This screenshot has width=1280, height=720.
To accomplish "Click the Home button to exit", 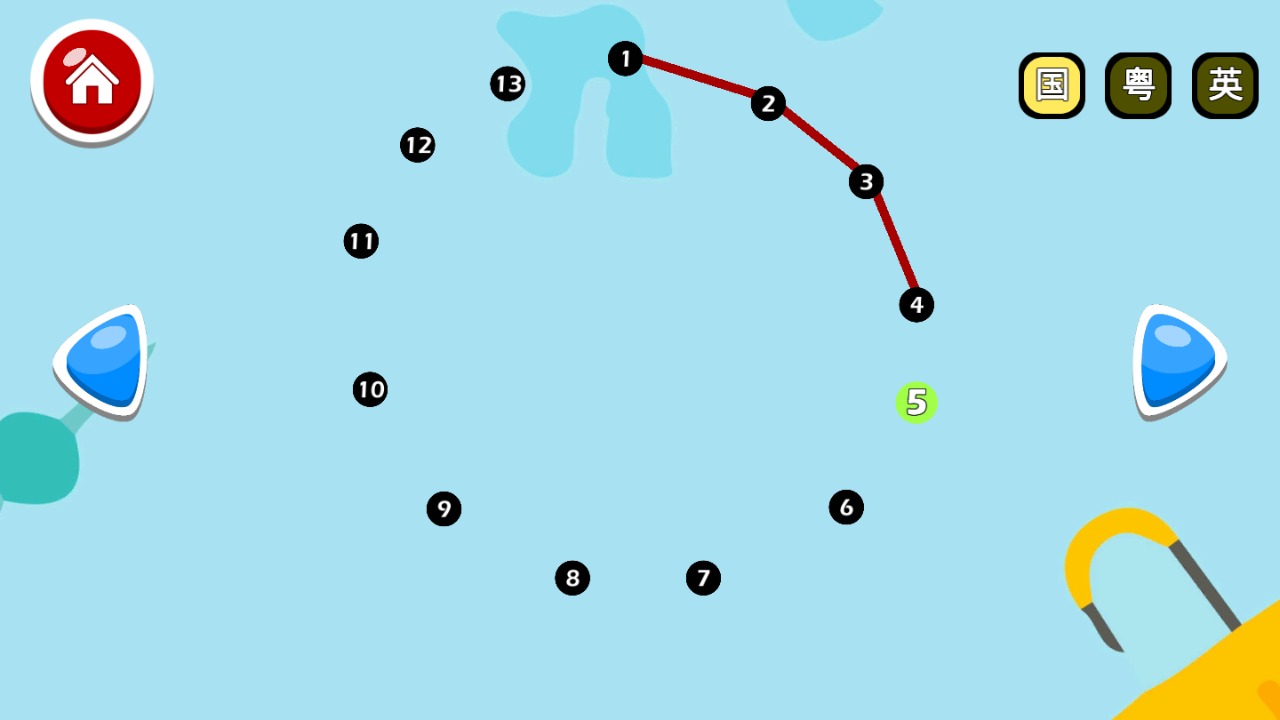I will click(x=91, y=81).
